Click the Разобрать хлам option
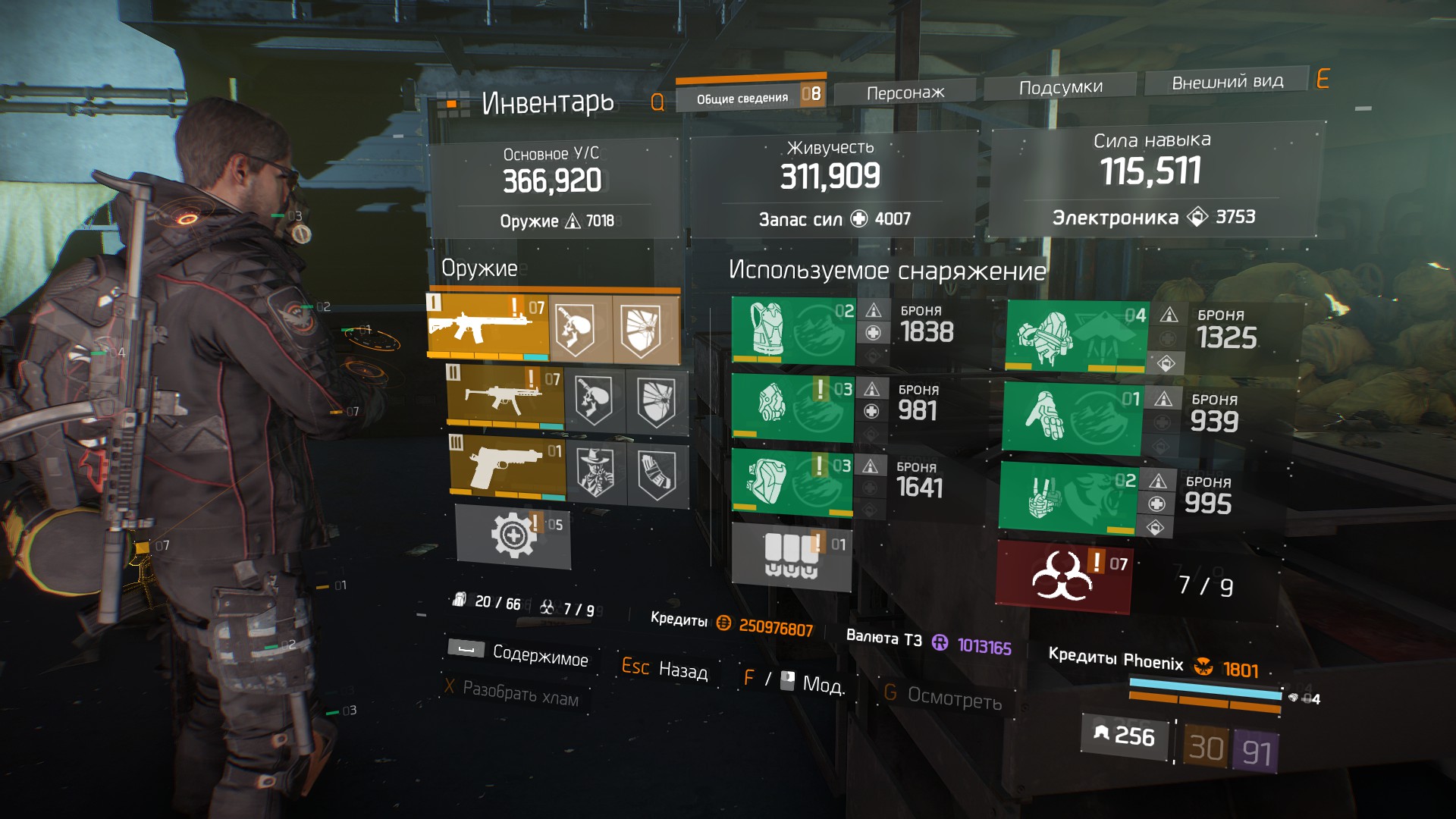Viewport: 1456px width, 819px height. point(519,693)
